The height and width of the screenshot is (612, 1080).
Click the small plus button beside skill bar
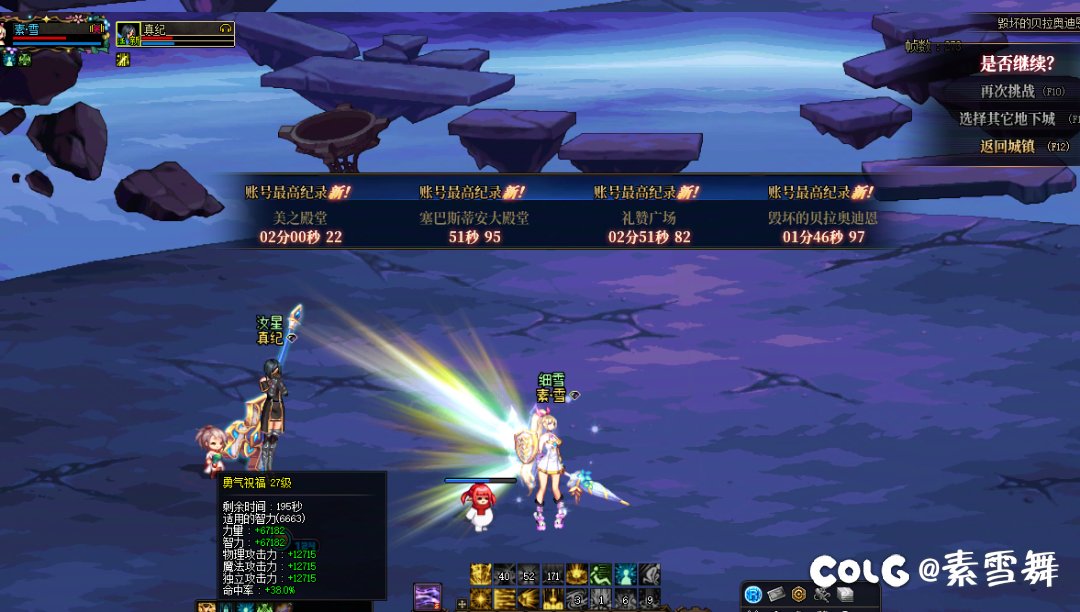tap(461, 603)
